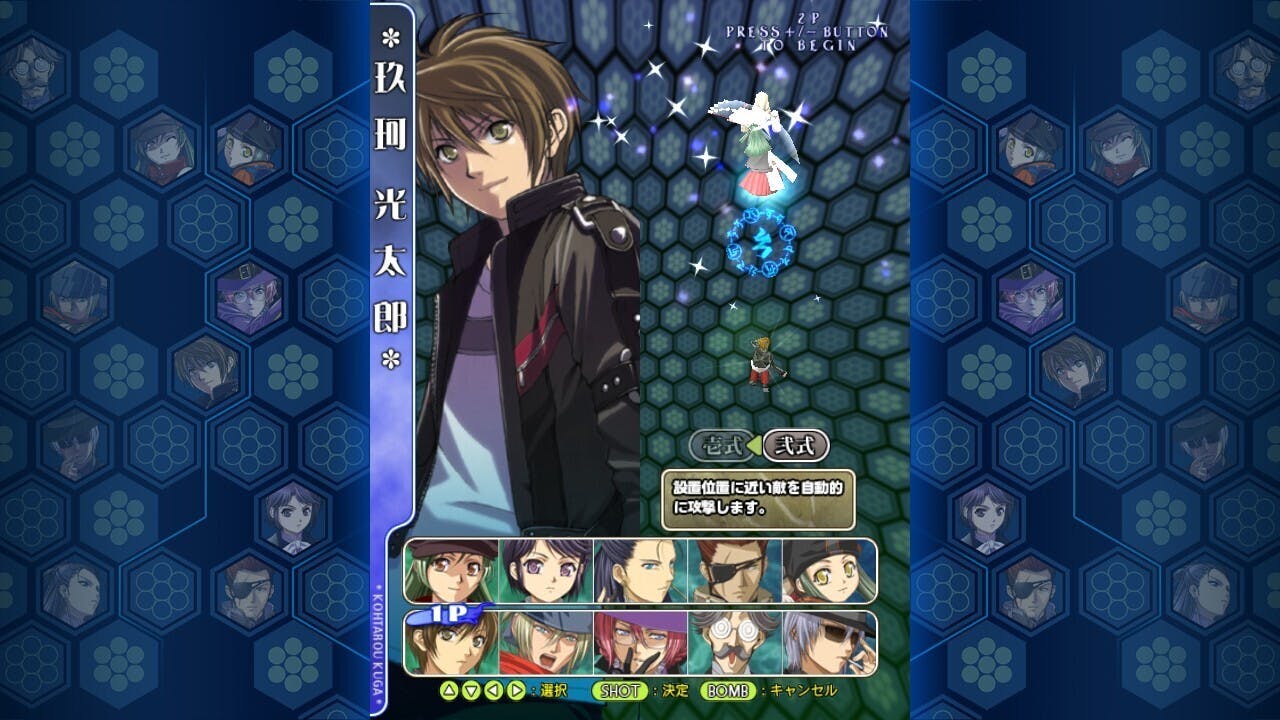
Task: Switch to the 壱式 shikigami type
Action: [x=722, y=446]
